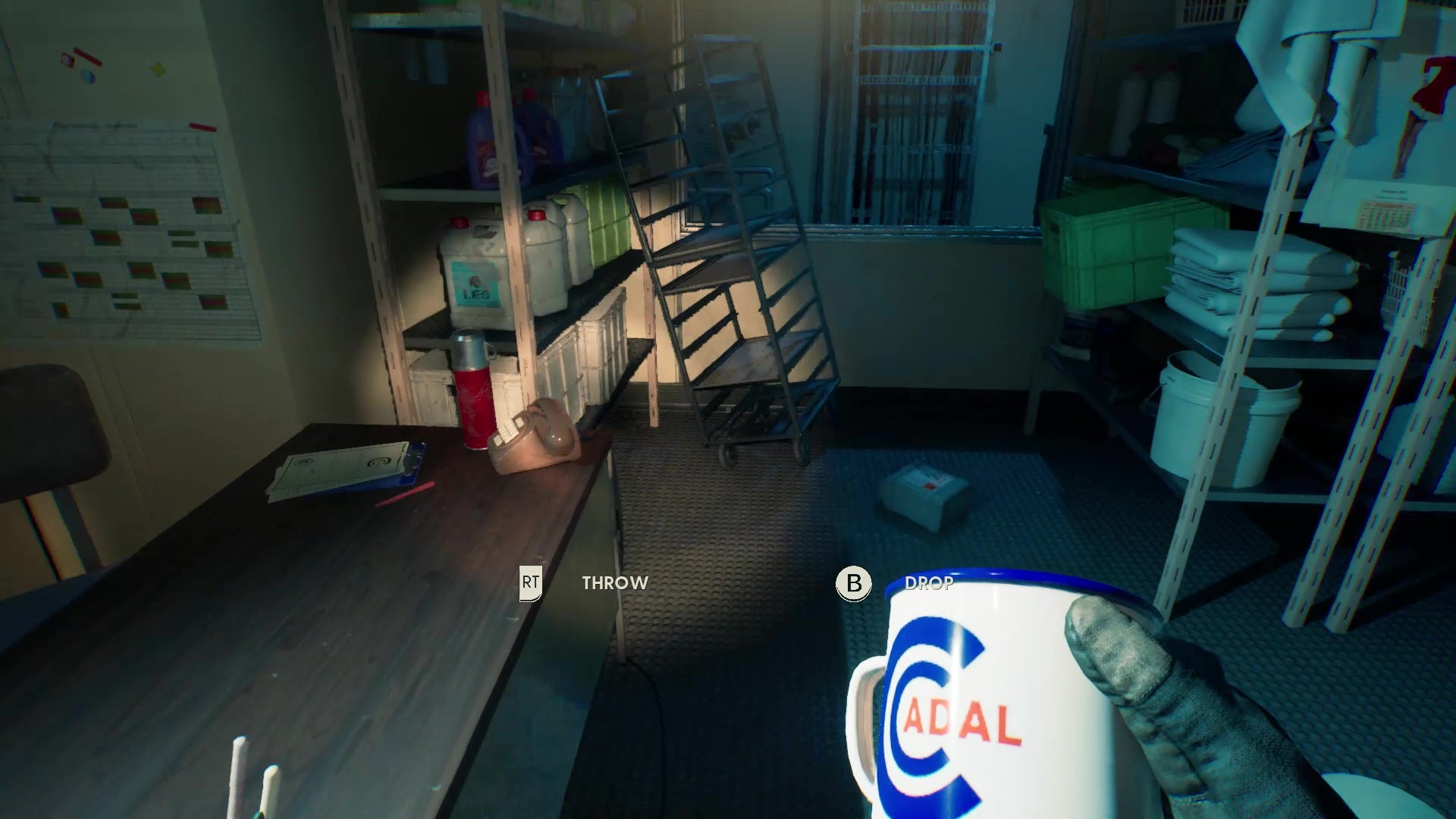Click the RT button prompt icon
Image resolution: width=1456 pixels, height=819 pixels.
532,583
